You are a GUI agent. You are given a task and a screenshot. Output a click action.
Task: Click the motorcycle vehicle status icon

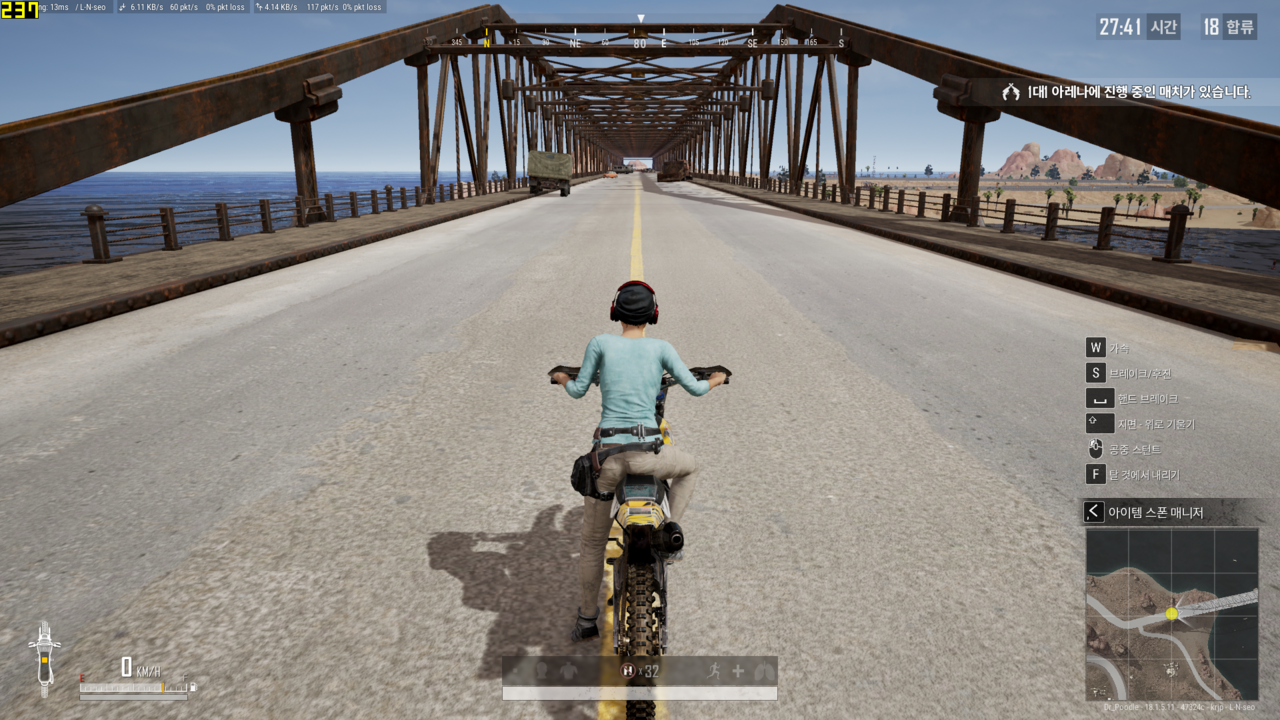(x=44, y=659)
